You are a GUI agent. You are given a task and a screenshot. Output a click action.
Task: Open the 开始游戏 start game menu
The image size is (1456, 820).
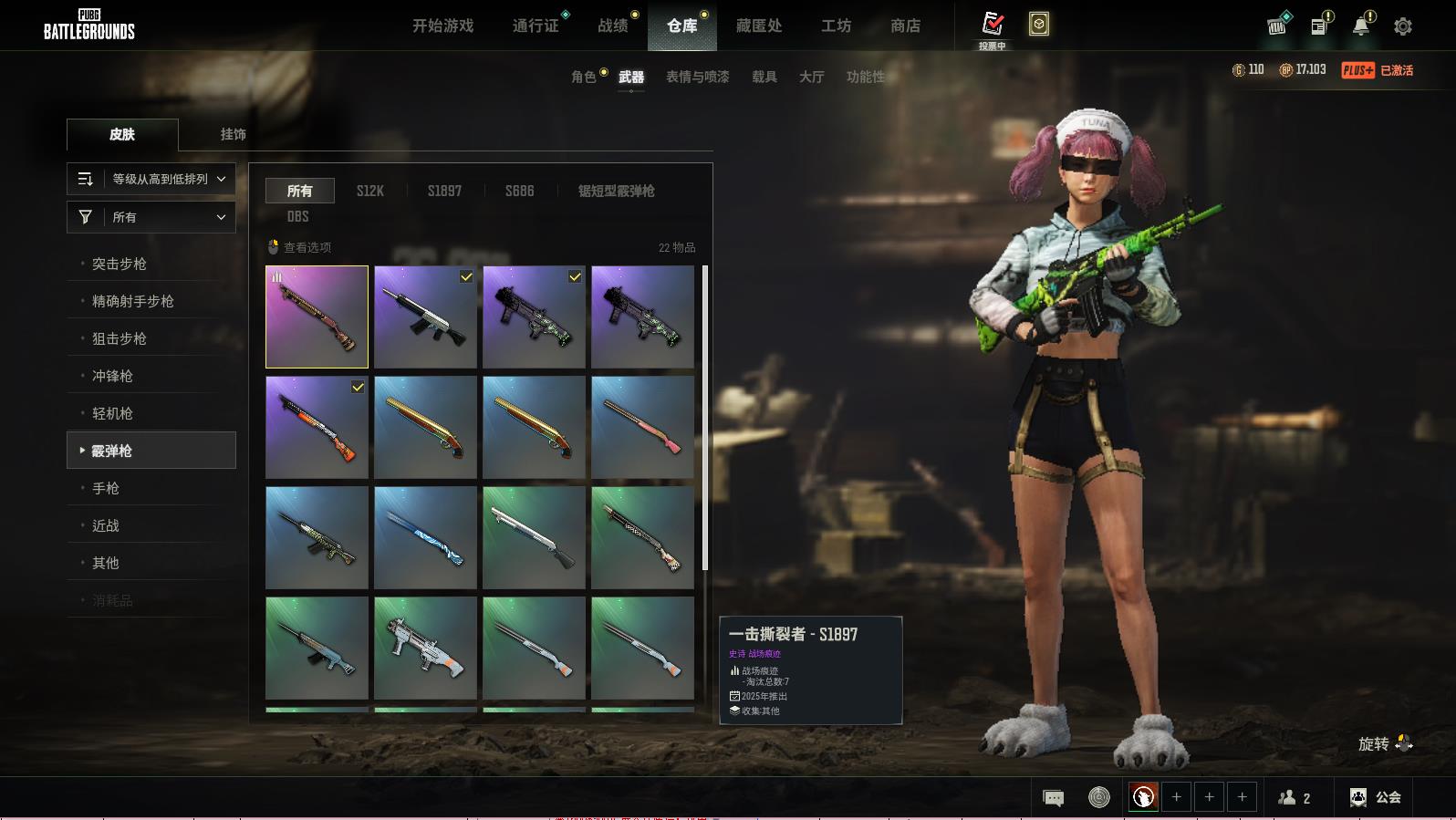(442, 26)
